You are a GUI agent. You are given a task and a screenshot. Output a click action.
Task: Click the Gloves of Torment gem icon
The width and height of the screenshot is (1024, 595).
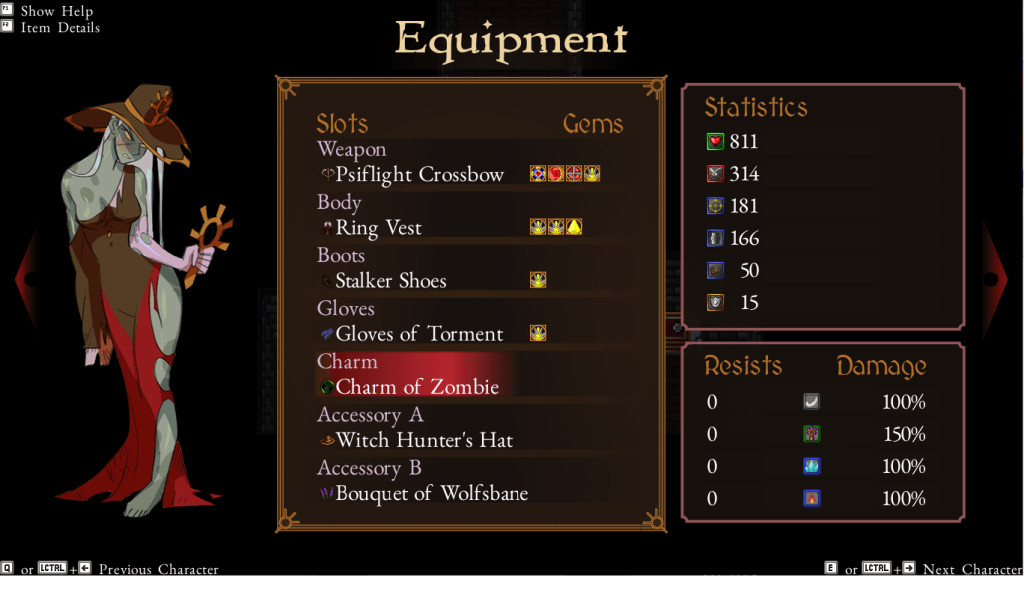click(538, 333)
